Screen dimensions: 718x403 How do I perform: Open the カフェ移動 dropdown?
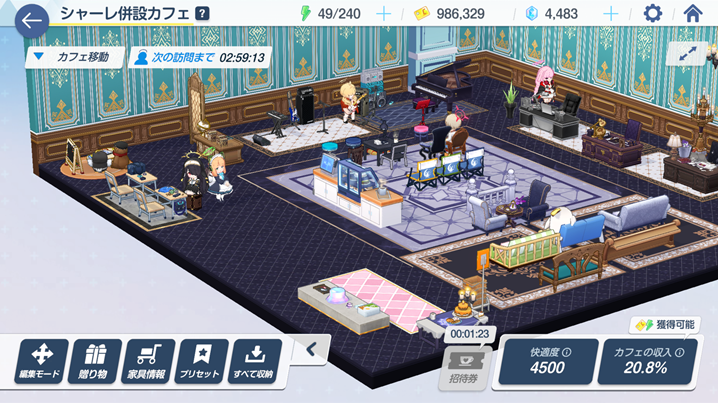(77, 57)
